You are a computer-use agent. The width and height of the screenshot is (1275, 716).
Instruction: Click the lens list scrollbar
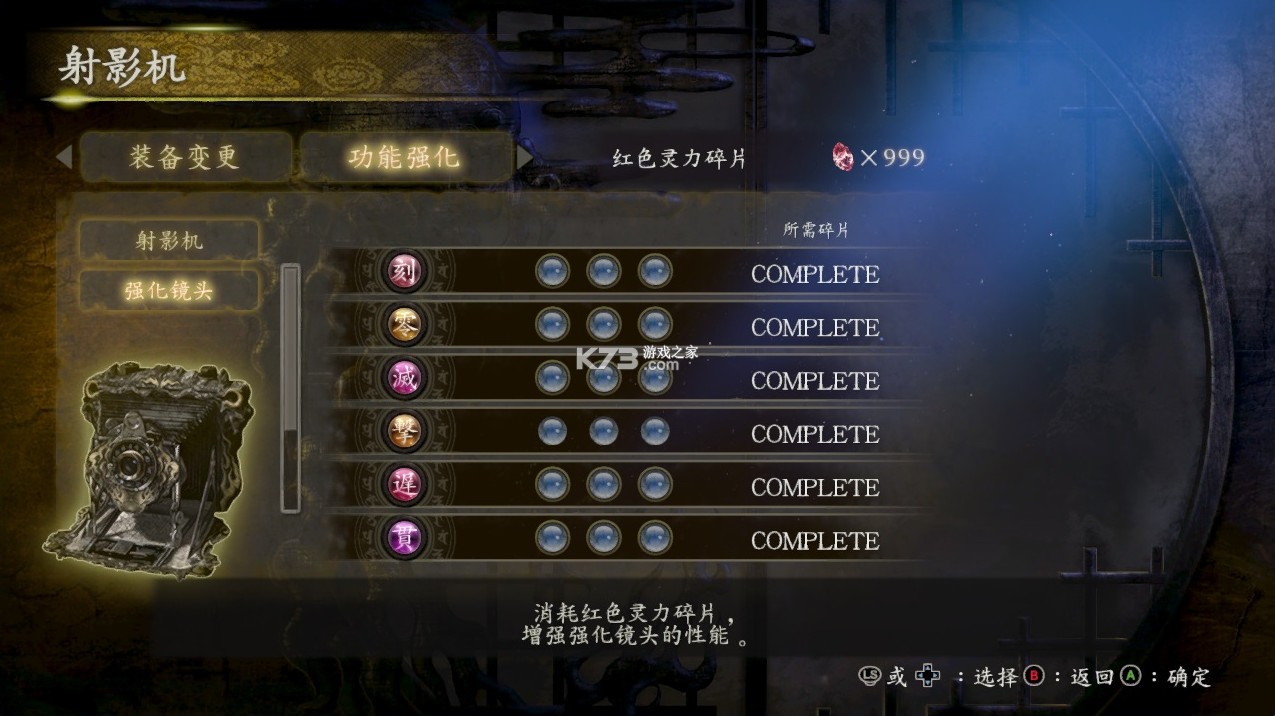click(x=290, y=388)
